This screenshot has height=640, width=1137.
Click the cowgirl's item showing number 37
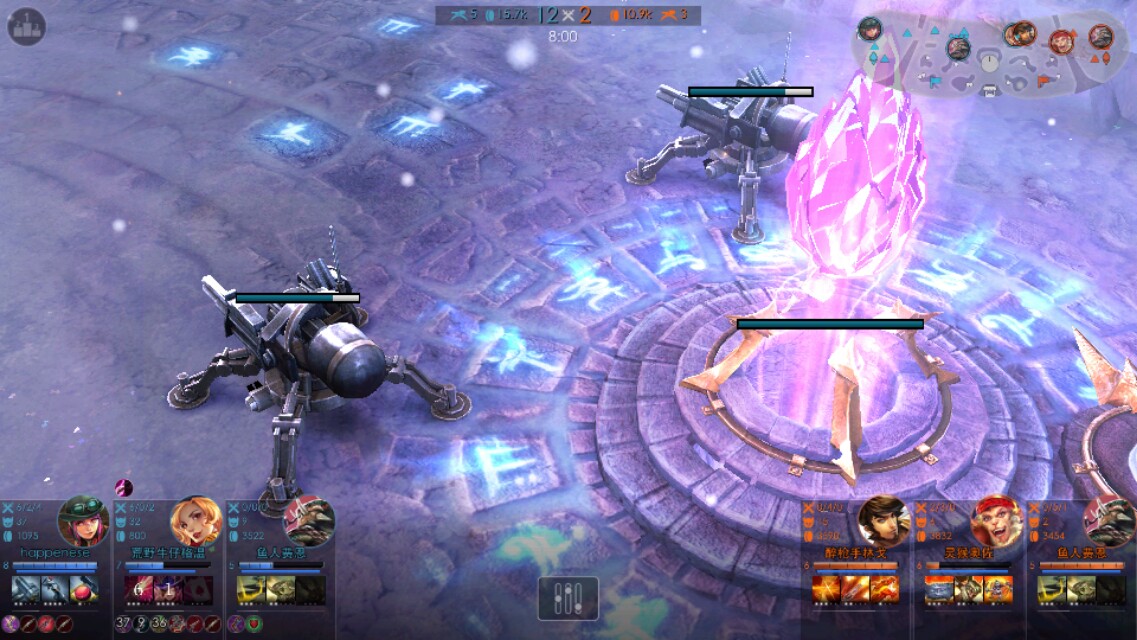[123, 624]
